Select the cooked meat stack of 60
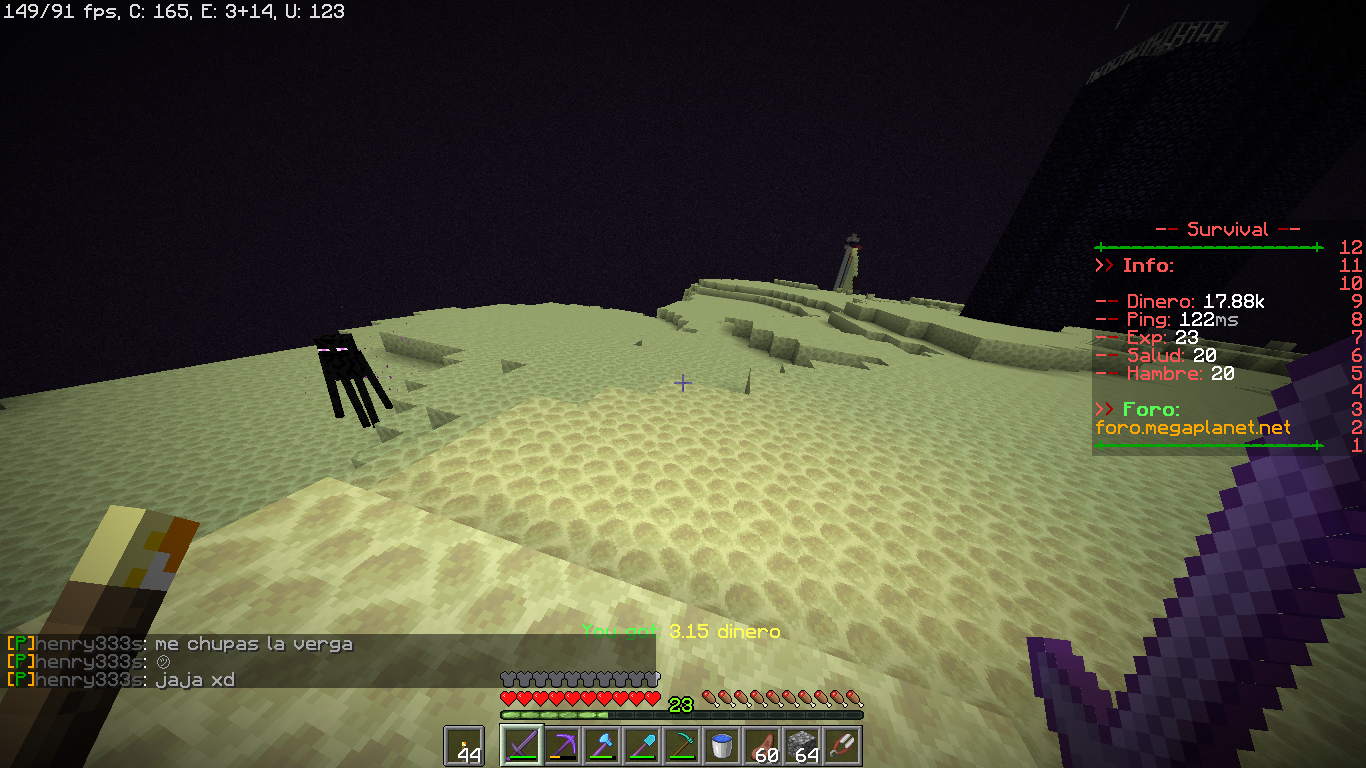The image size is (1366, 768). click(762, 746)
